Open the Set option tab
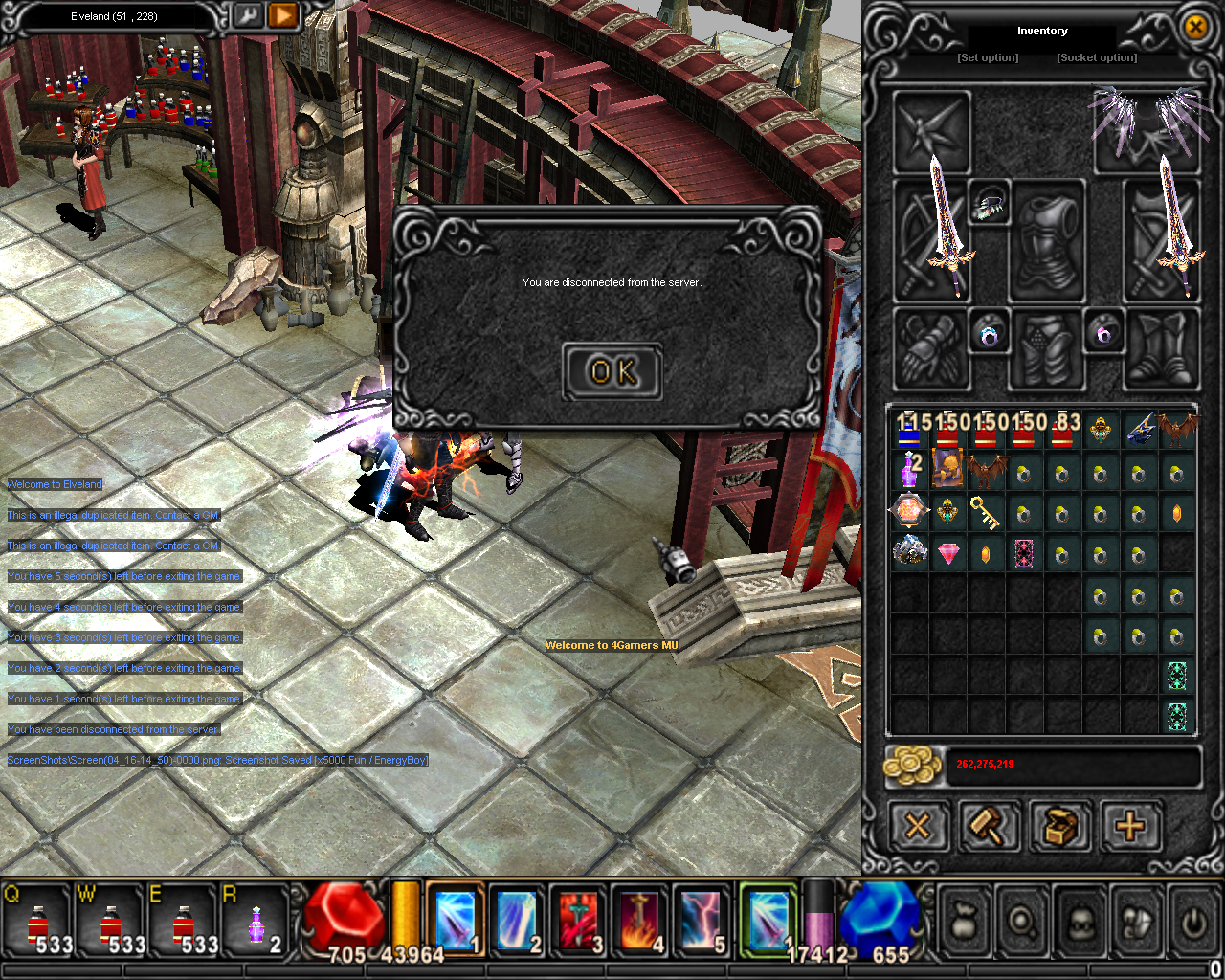The height and width of the screenshot is (980, 1225). (988, 57)
